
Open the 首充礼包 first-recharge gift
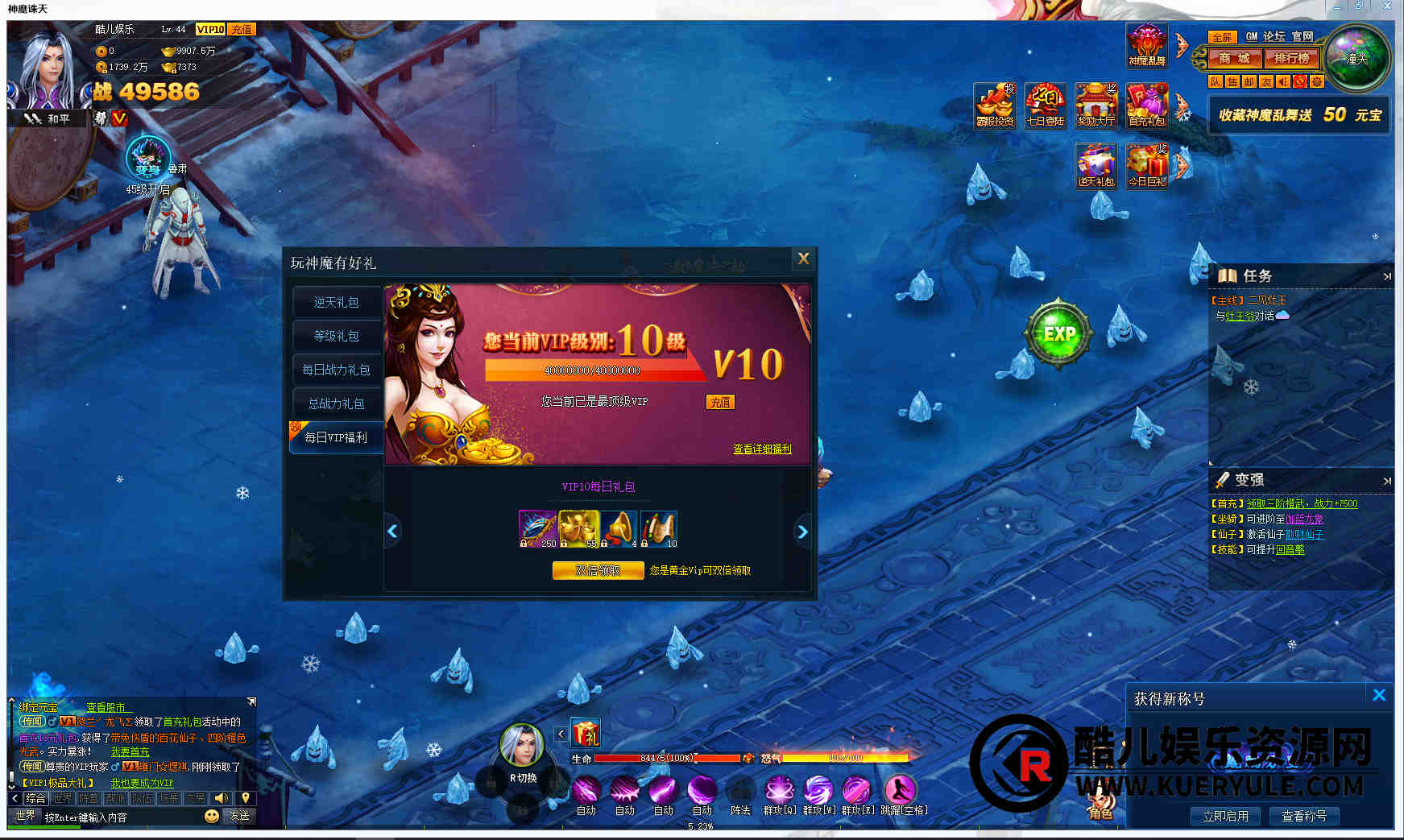[x=1147, y=106]
